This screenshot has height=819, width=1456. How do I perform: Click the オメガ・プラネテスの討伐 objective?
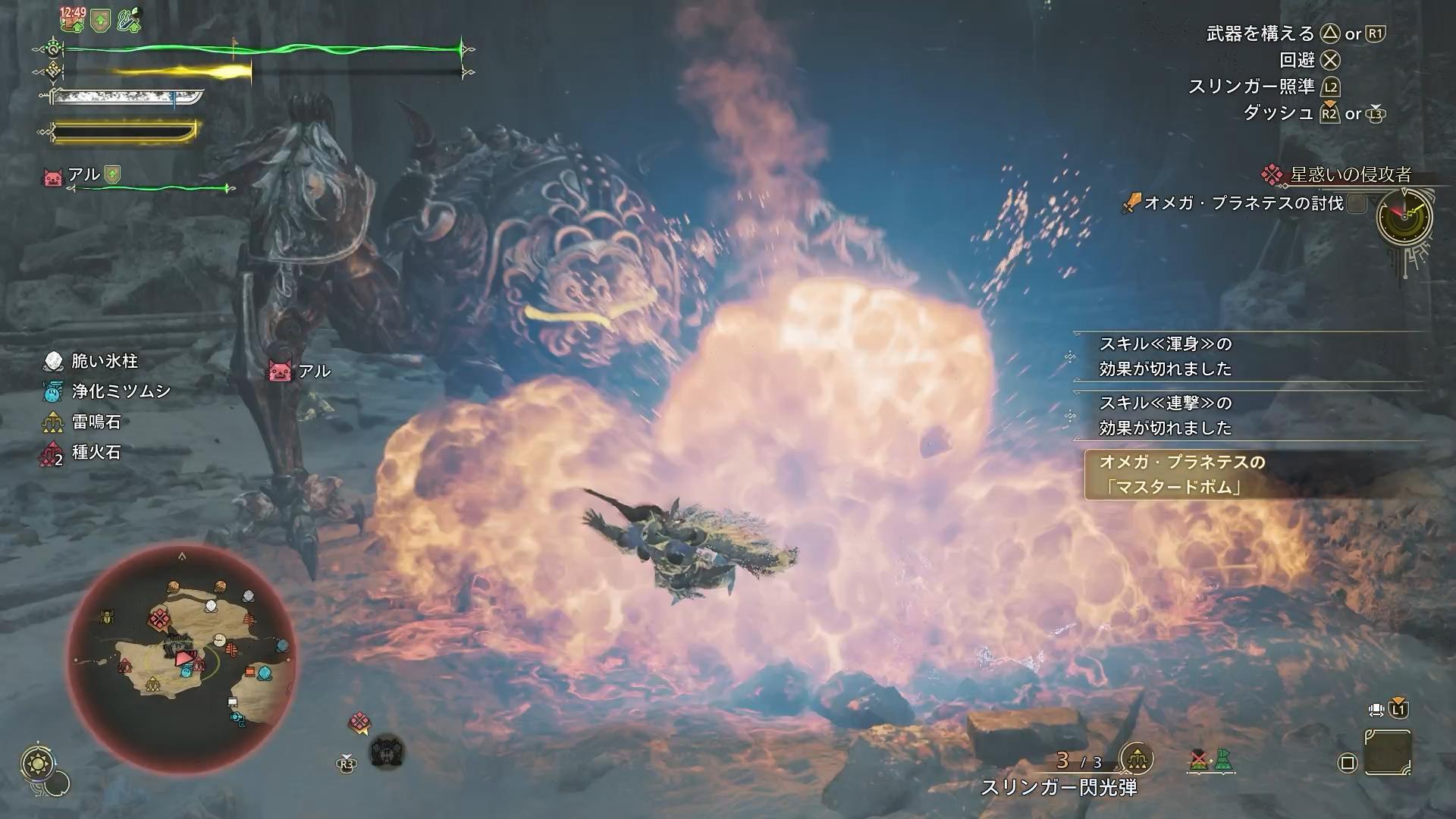(x=1243, y=203)
